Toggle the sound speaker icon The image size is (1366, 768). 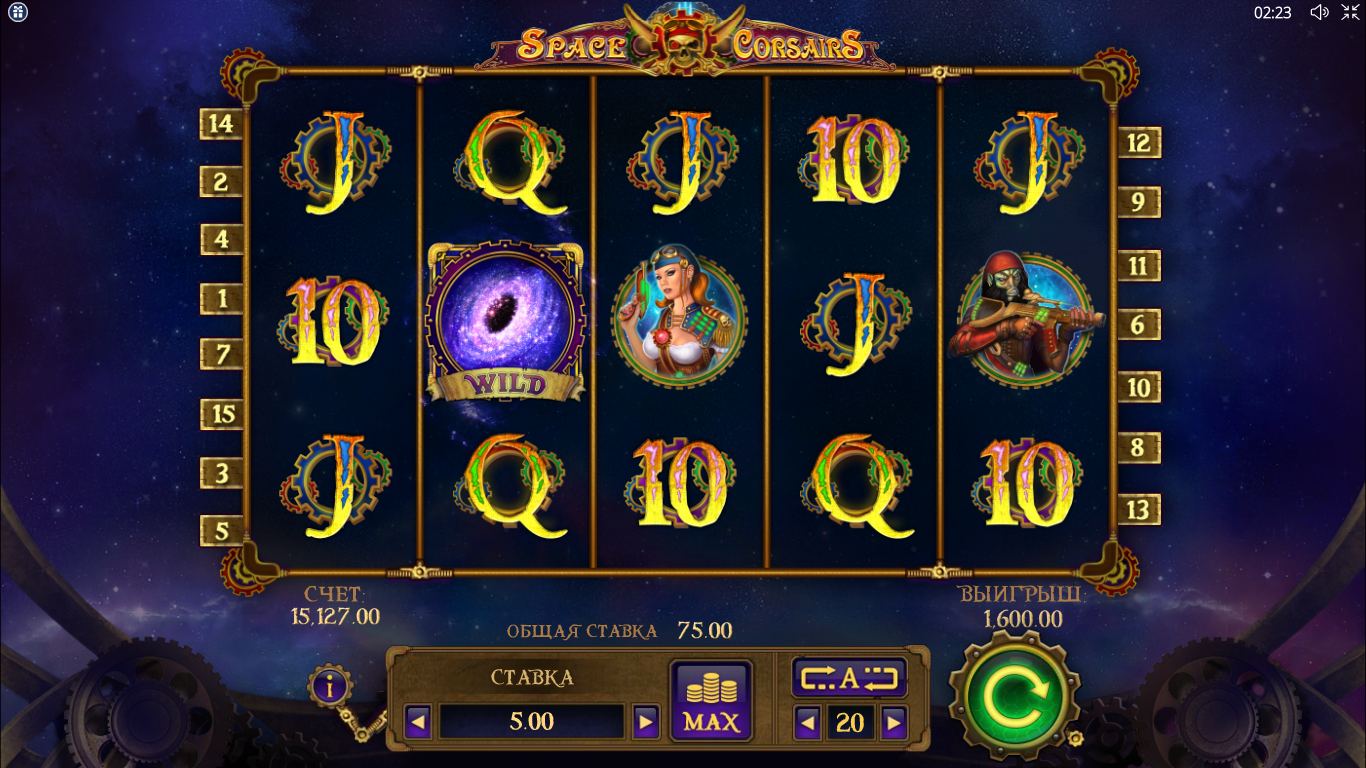point(1319,12)
